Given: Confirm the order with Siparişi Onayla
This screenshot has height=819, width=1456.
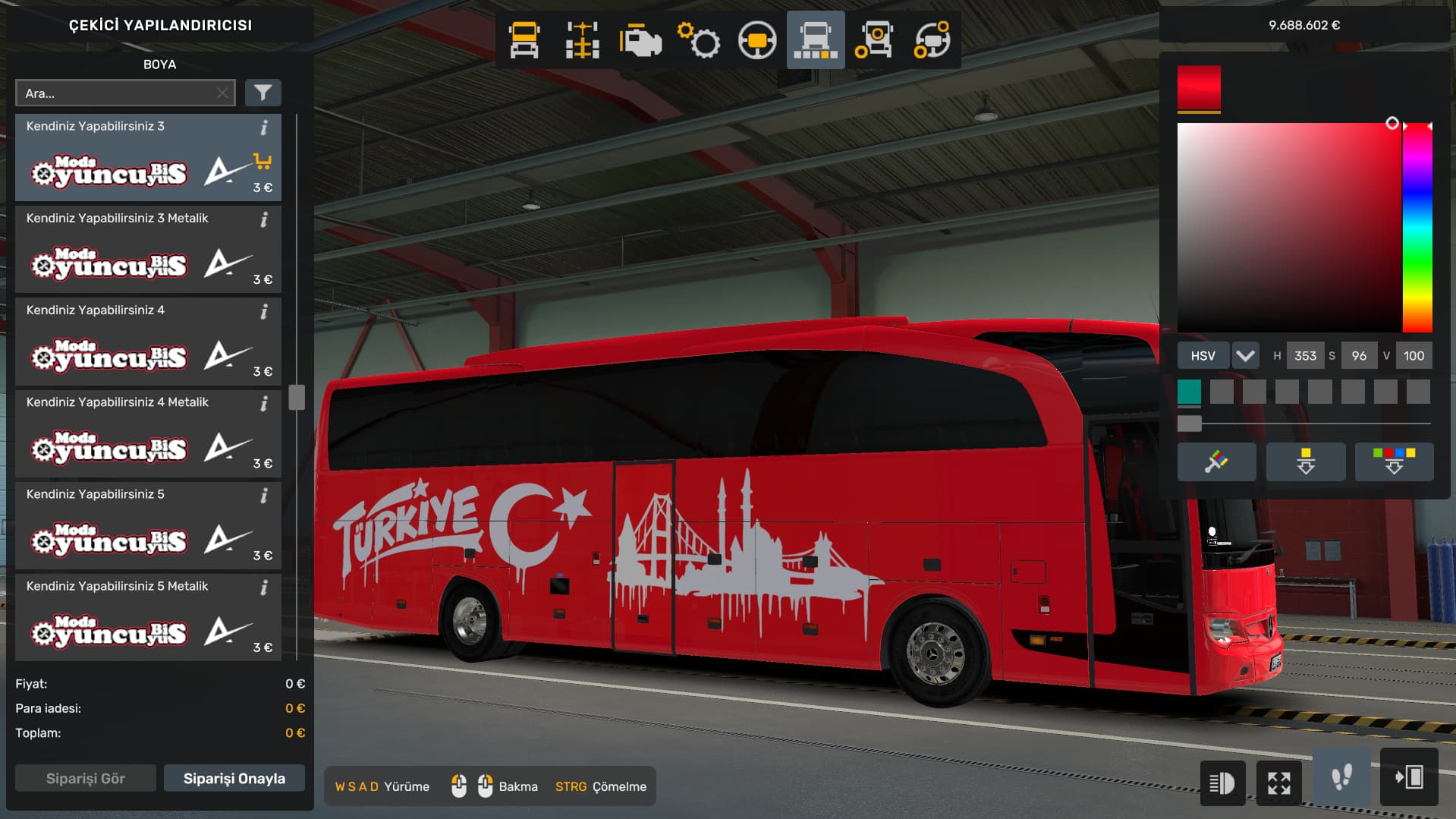Looking at the screenshot, I should pos(234,778).
